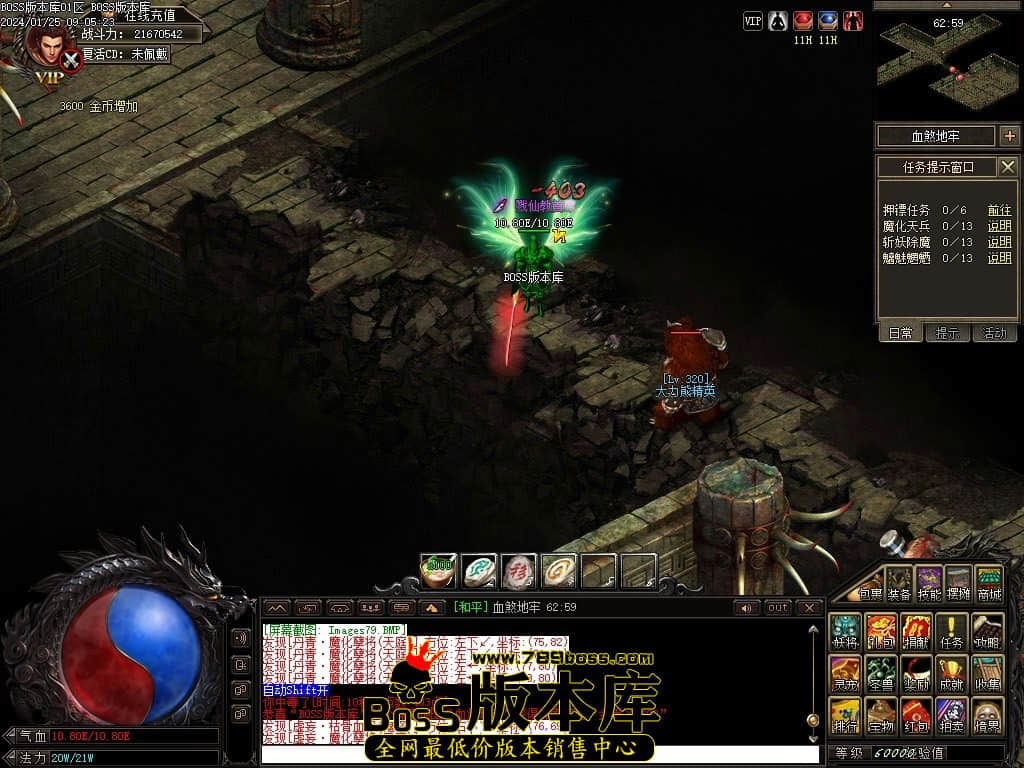Screen dimensions: 1024x768
Task: Open the minimap of the dungeon
Action: point(947,65)
